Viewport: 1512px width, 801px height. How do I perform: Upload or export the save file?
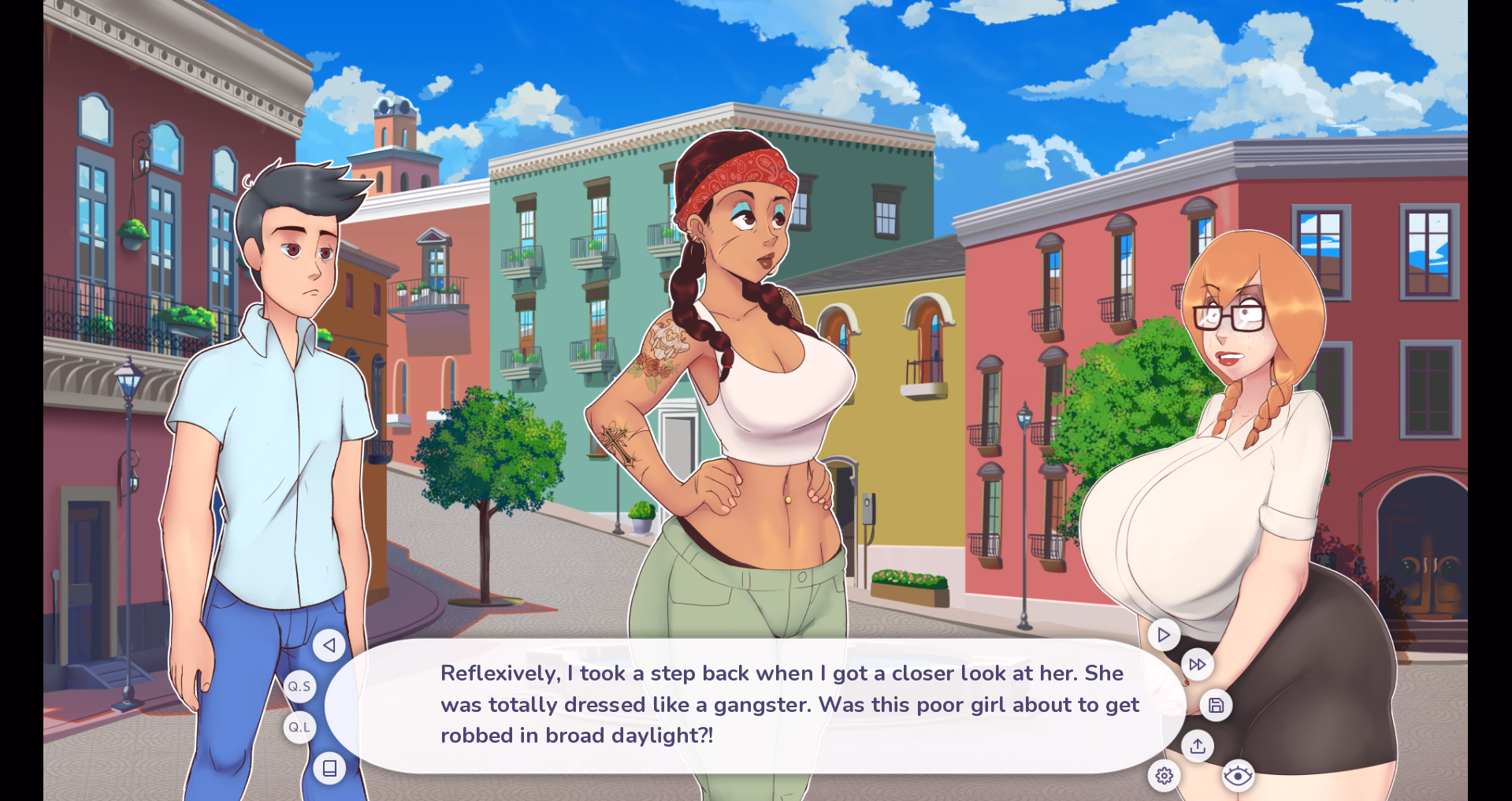click(x=1198, y=745)
